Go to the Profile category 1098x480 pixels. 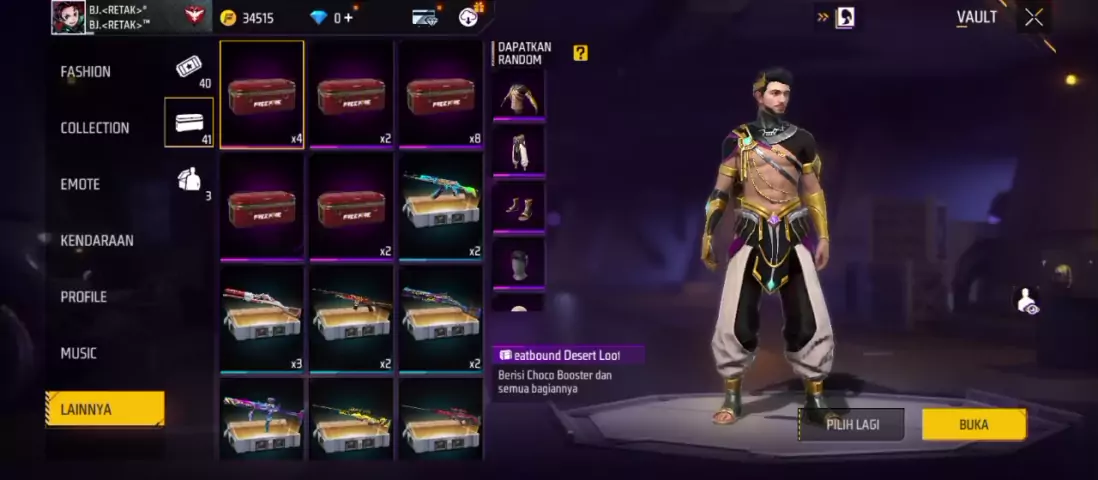pyautogui.click(x=84, y=297)
